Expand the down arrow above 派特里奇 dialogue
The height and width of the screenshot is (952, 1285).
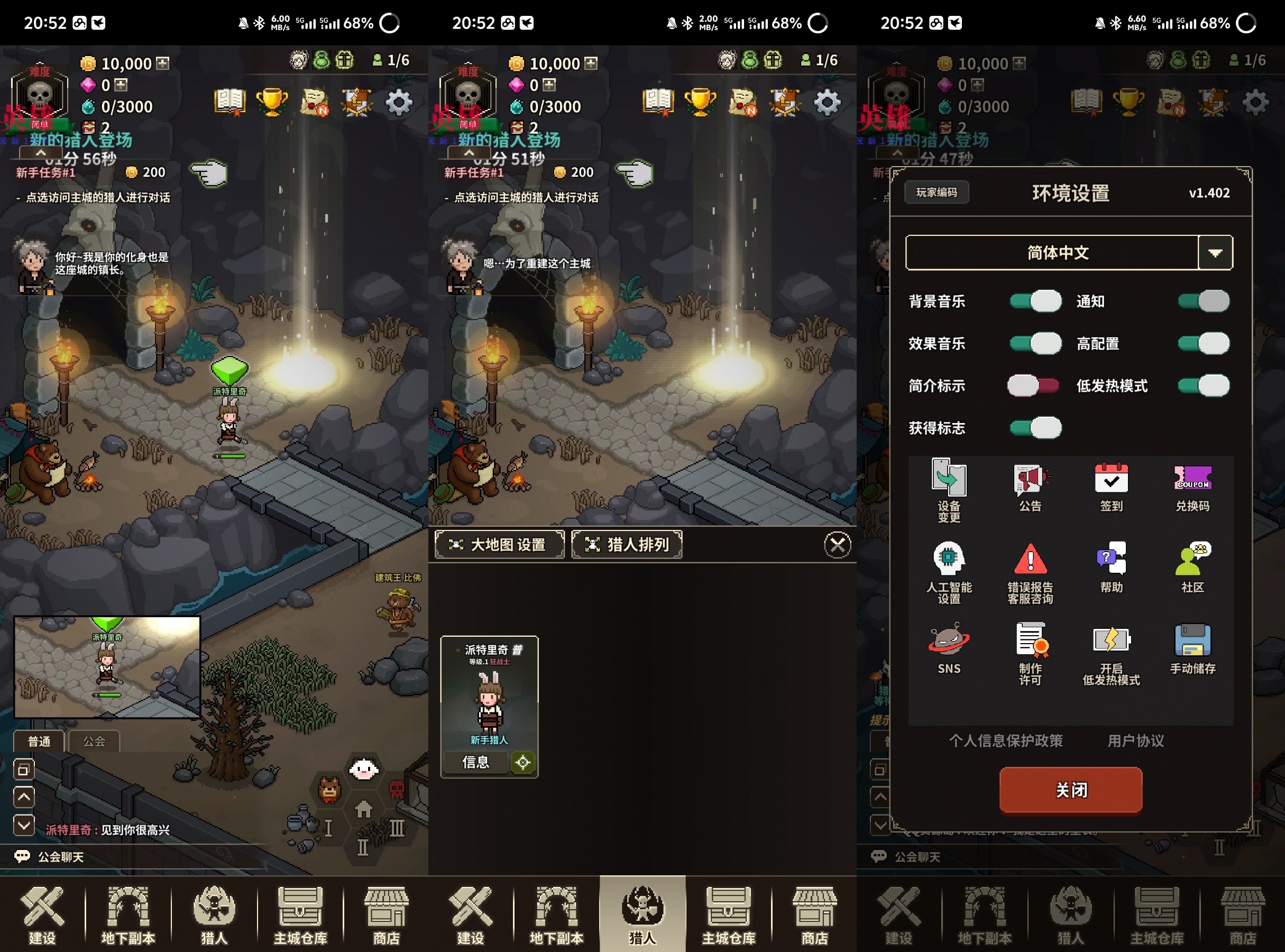[24, 826]
